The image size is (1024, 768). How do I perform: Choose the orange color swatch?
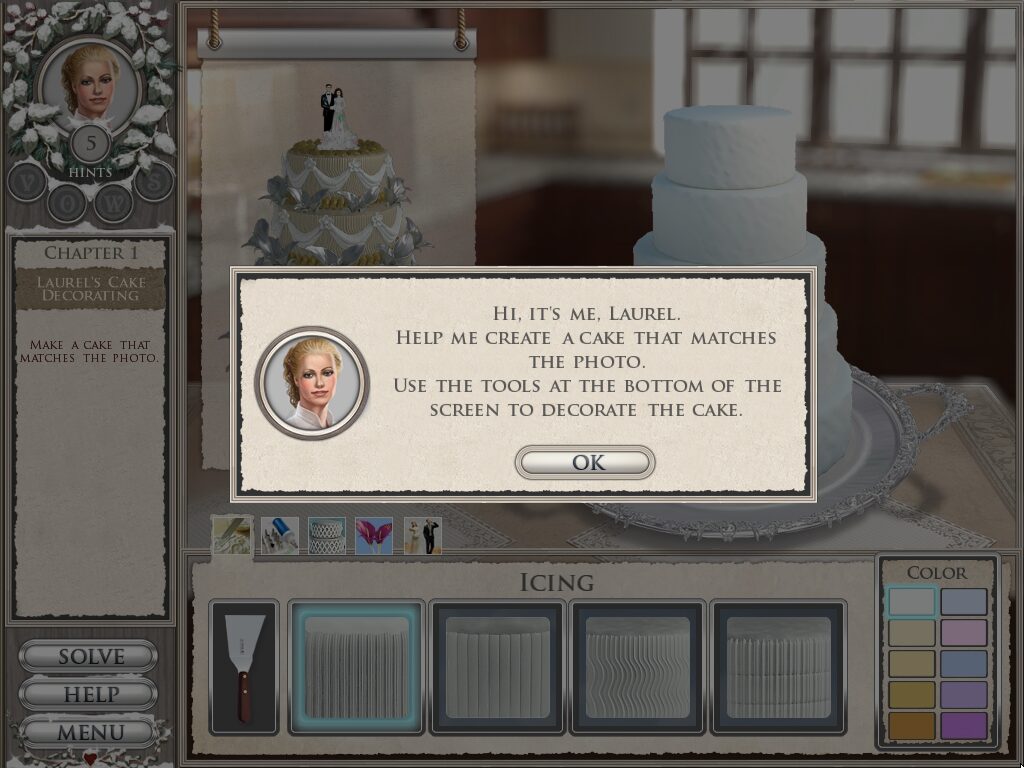tap(911, 726)
